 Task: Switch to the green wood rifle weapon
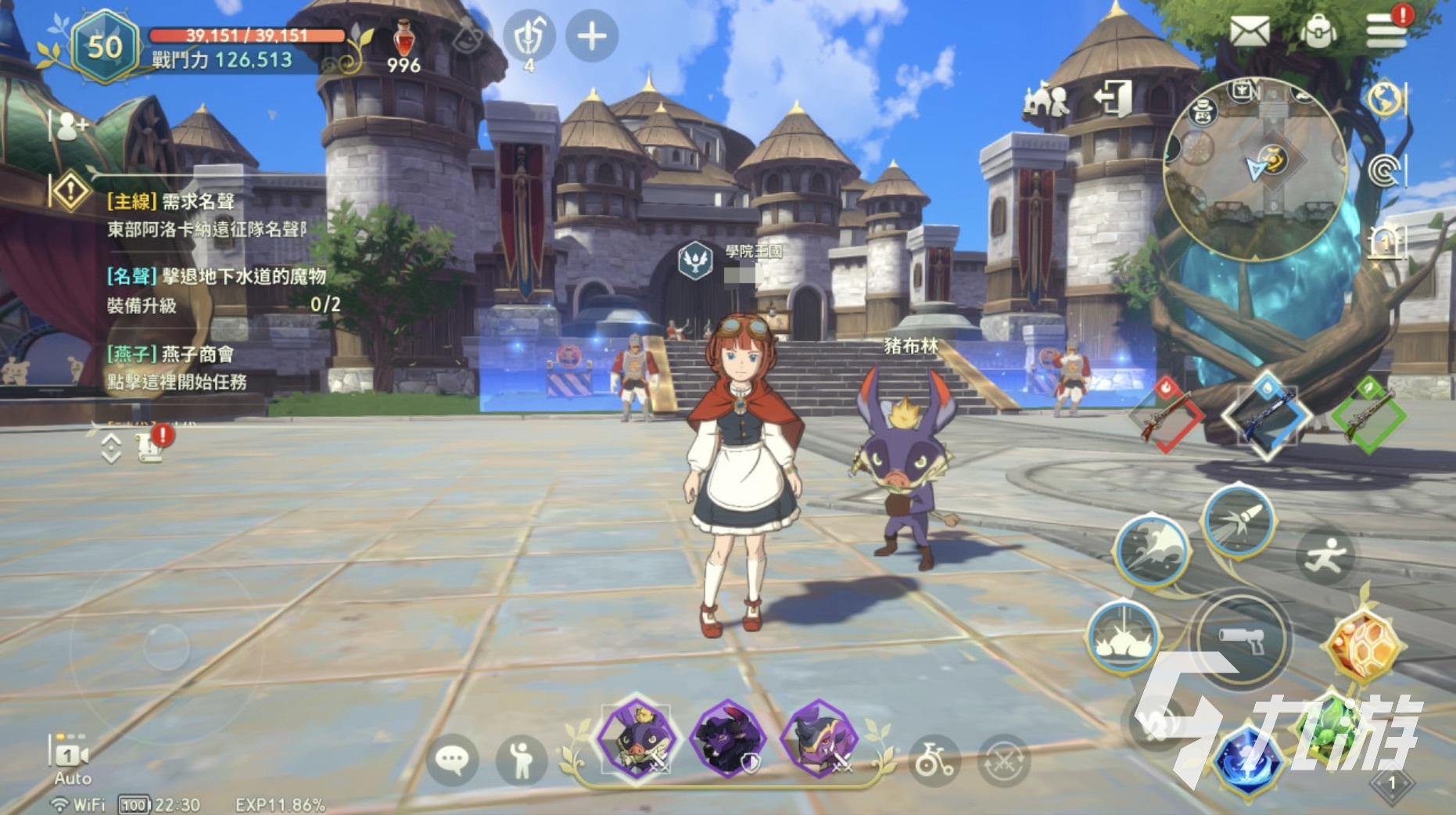click(1369, 415)
